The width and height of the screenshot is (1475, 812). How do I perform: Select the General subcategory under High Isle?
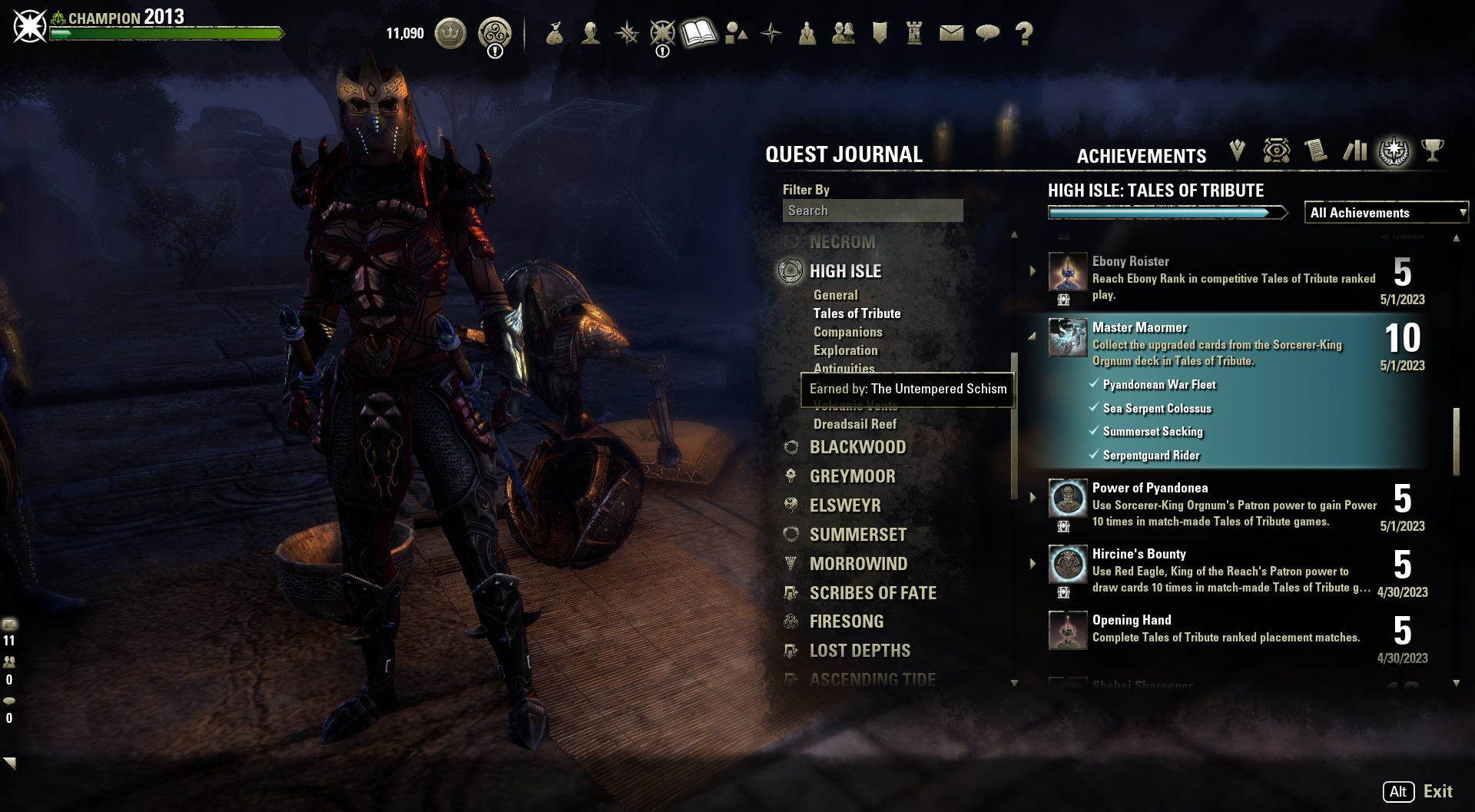[835, 295]
